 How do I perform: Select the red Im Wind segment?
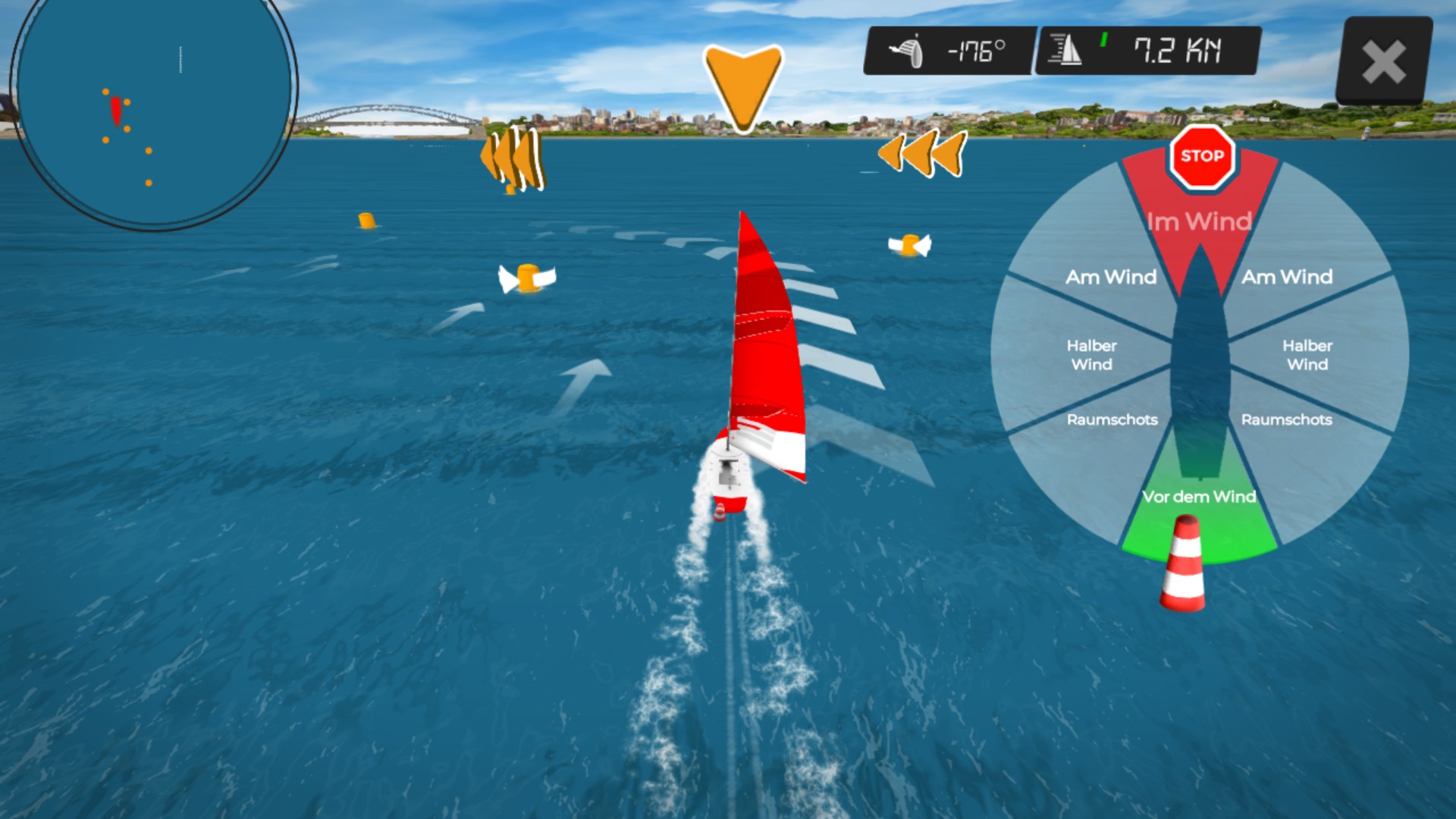1199,221
